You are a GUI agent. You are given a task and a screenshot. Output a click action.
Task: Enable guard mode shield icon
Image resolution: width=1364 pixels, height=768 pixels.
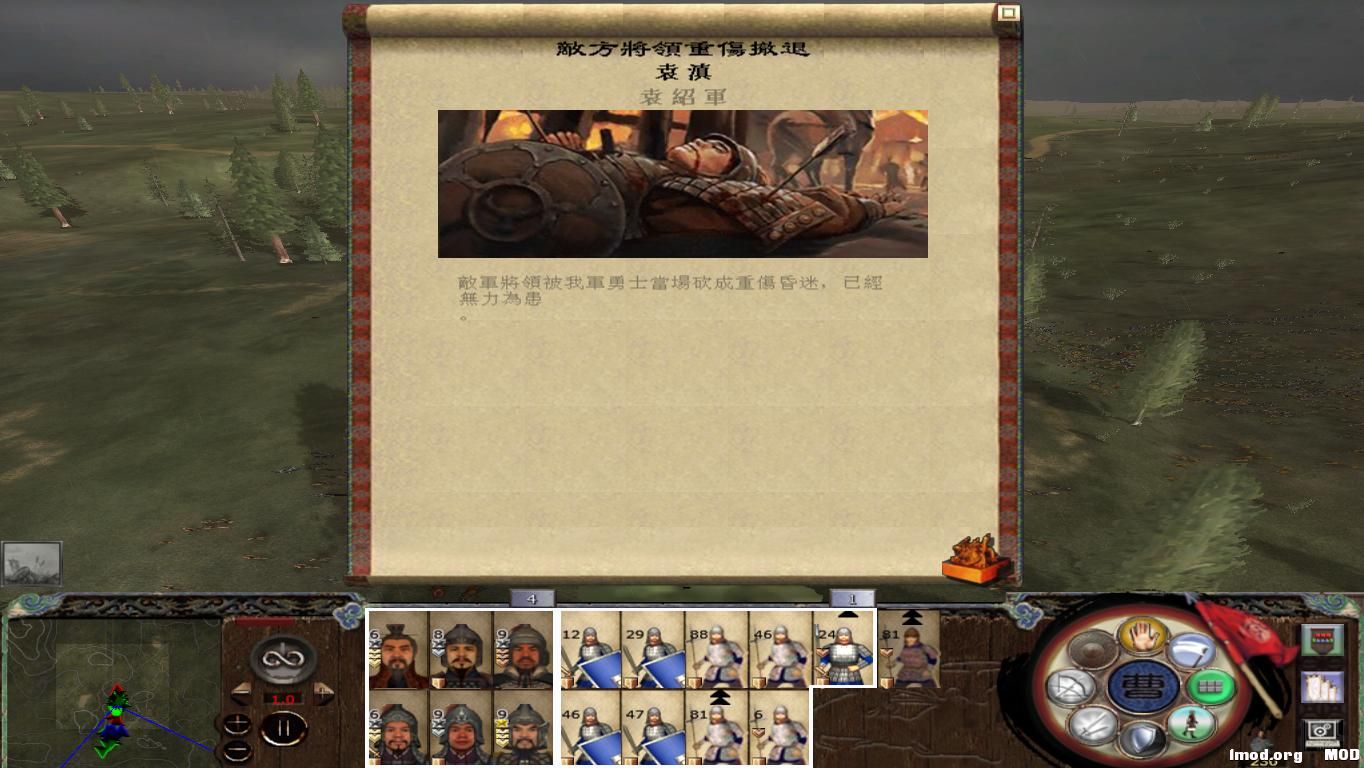(1144, 735)
